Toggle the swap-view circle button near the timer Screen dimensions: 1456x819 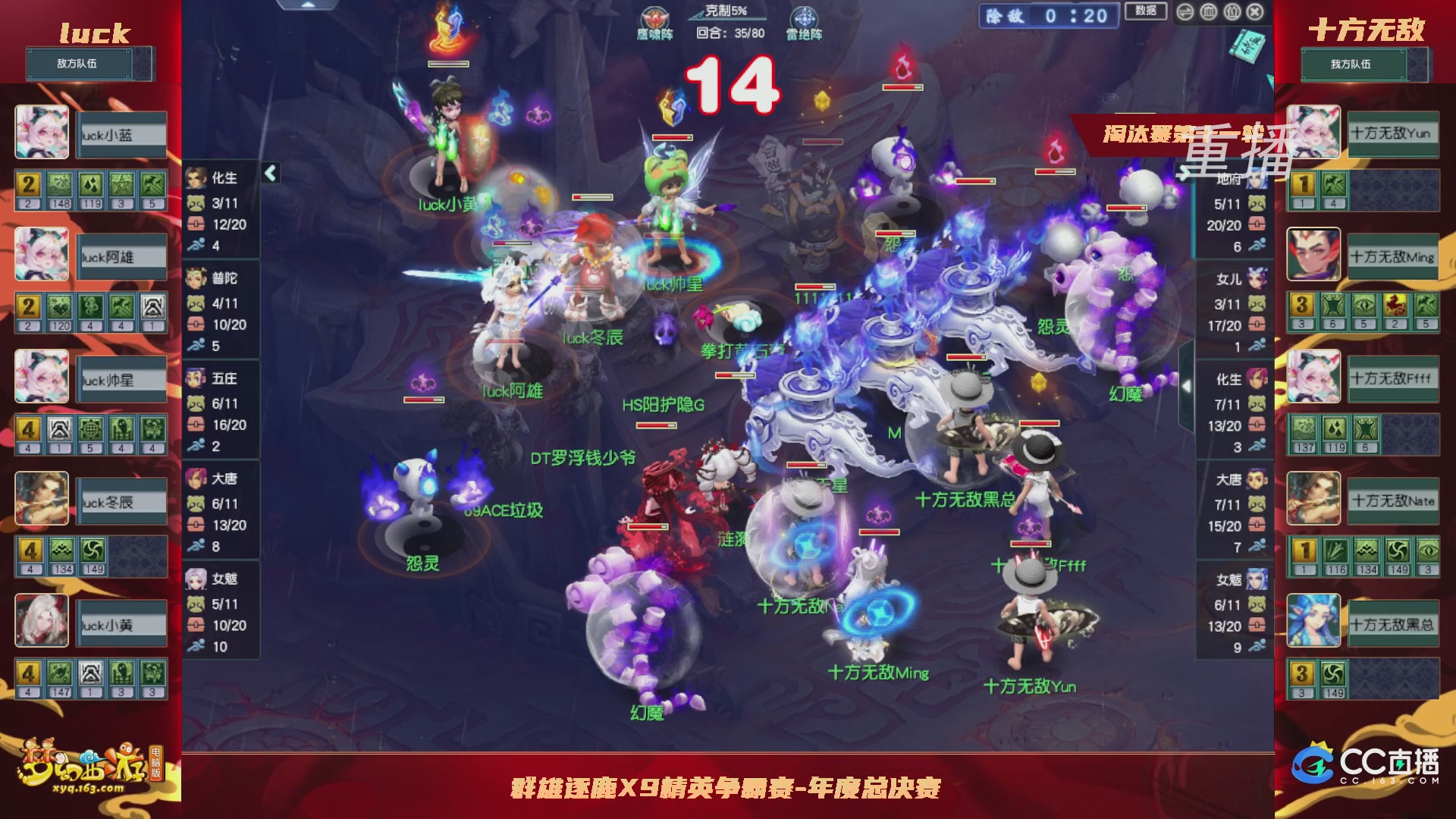tap(1185, 11)
